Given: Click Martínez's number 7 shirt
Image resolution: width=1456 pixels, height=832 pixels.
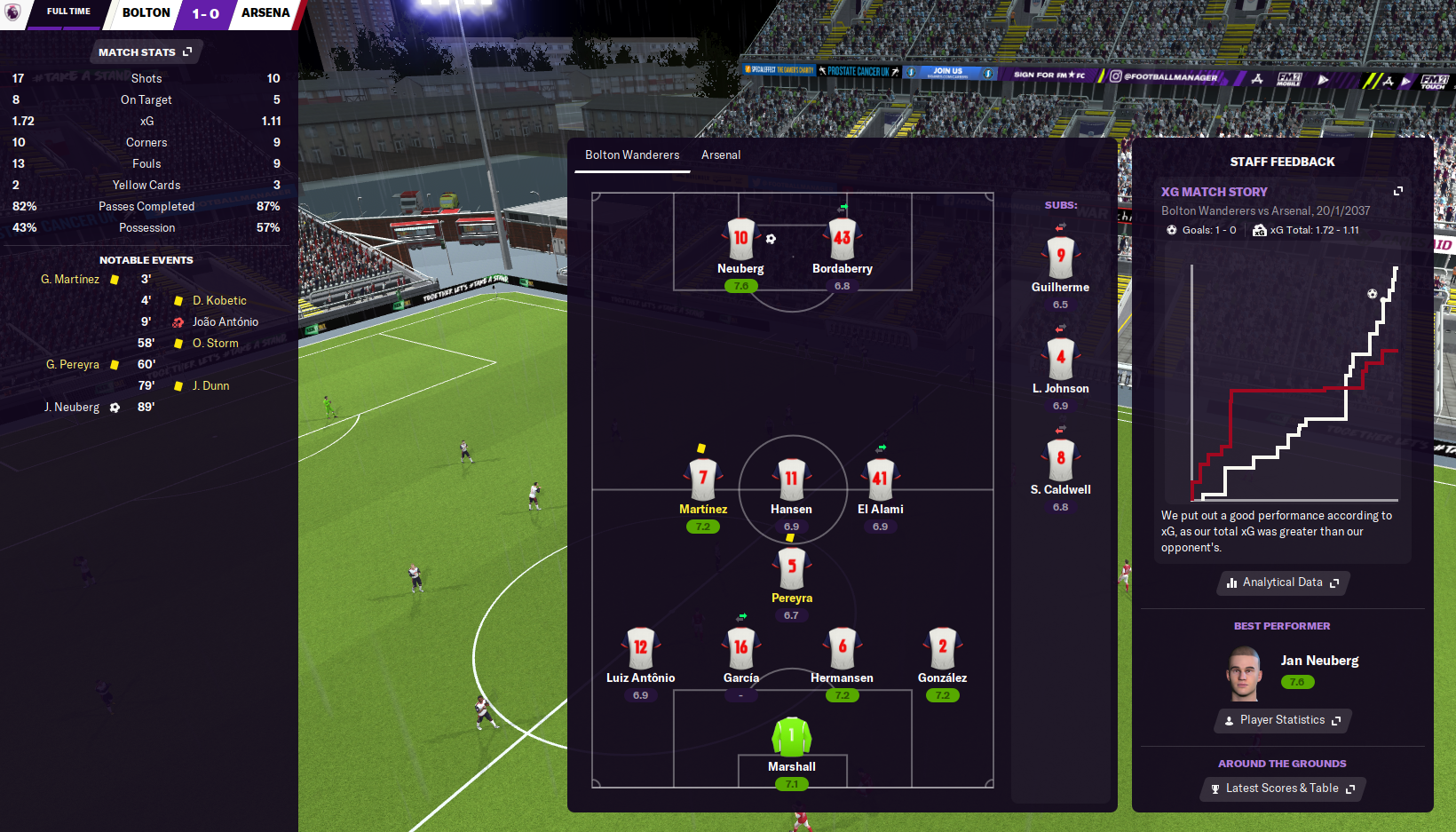Looking at the screenshot, I should 702,479.
